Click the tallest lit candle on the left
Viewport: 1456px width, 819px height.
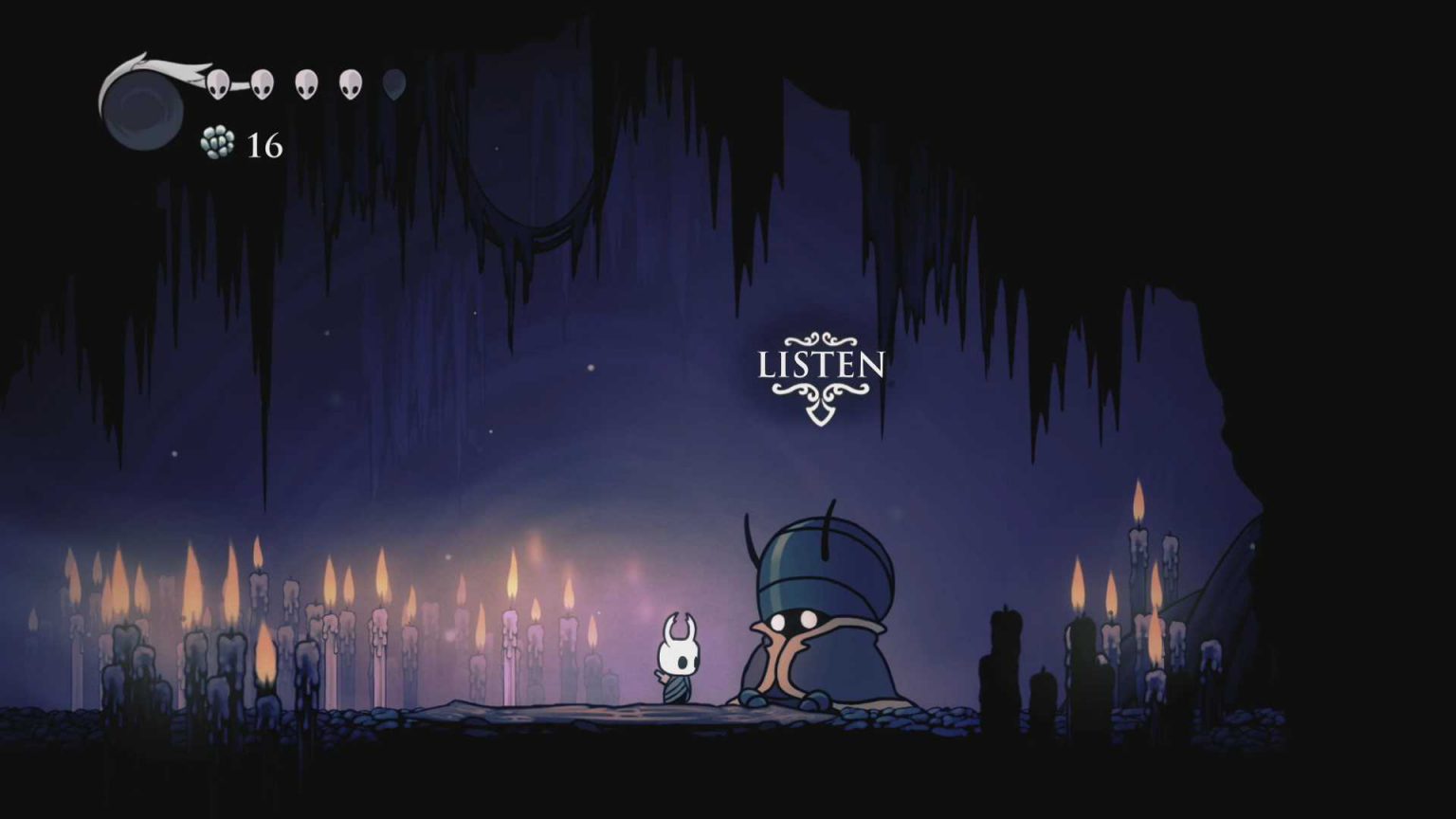(x=256, y=569)
